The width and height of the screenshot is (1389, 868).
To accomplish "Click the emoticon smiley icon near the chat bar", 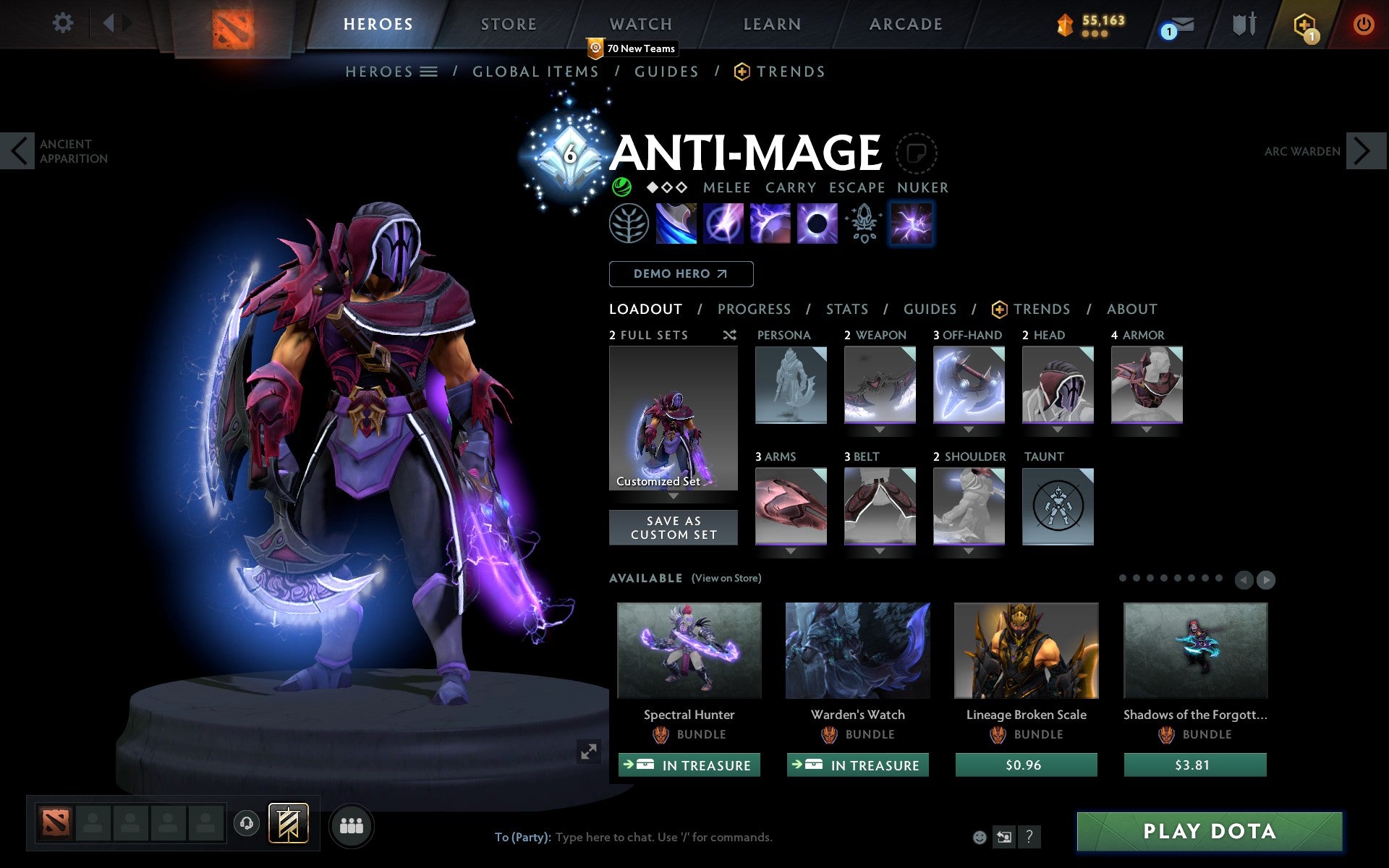I will (x=980, y=838).
